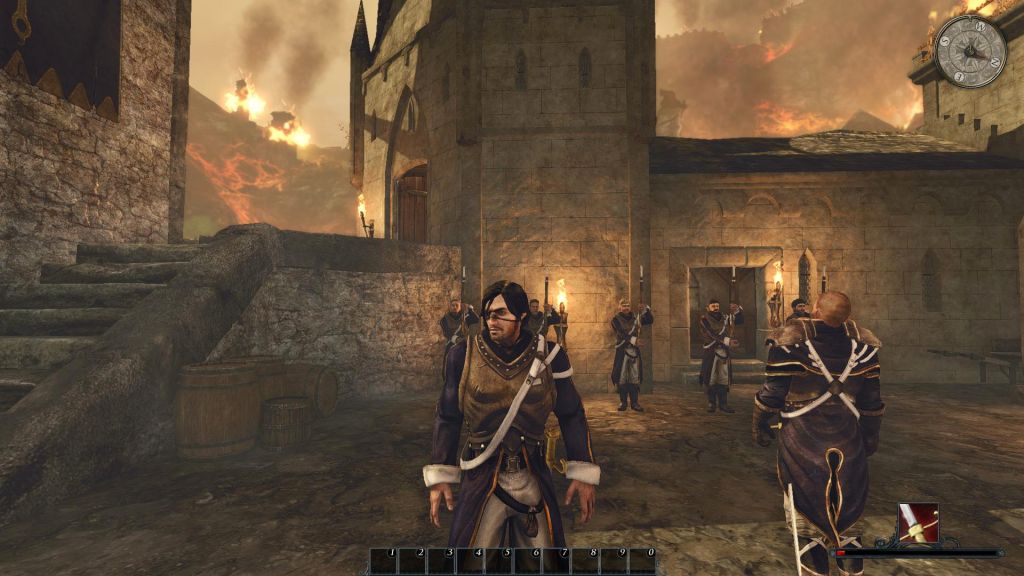The width and height of the screenshot is (1024, 576).
Task: Click the compass dial
Action: [970, 52]
